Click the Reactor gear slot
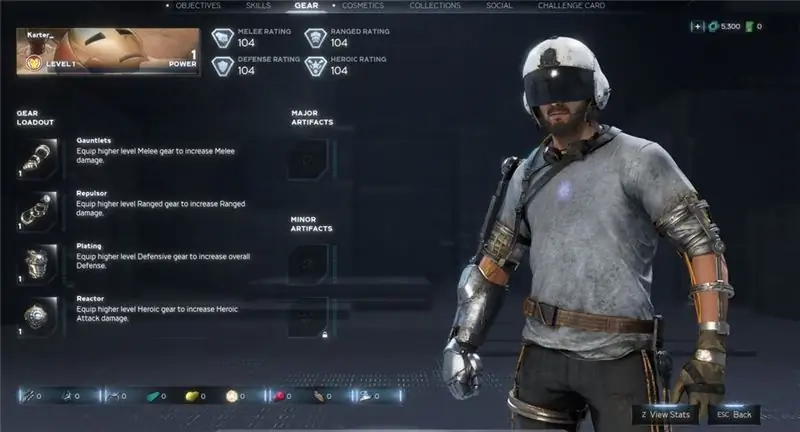Viewport: 800px width, 432px height. [37, 315]
